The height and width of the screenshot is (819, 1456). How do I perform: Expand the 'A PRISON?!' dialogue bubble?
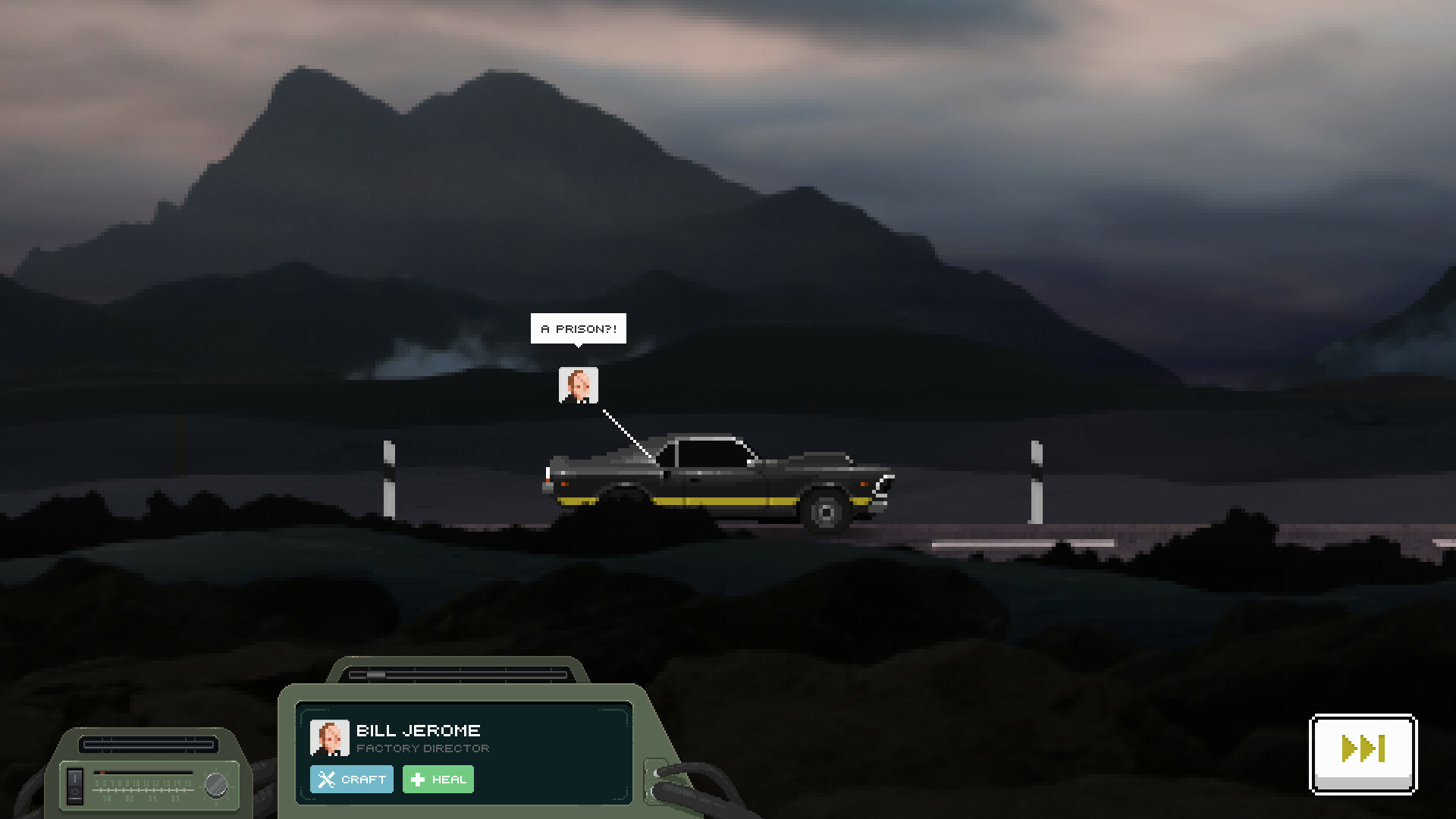click(578, 328)
